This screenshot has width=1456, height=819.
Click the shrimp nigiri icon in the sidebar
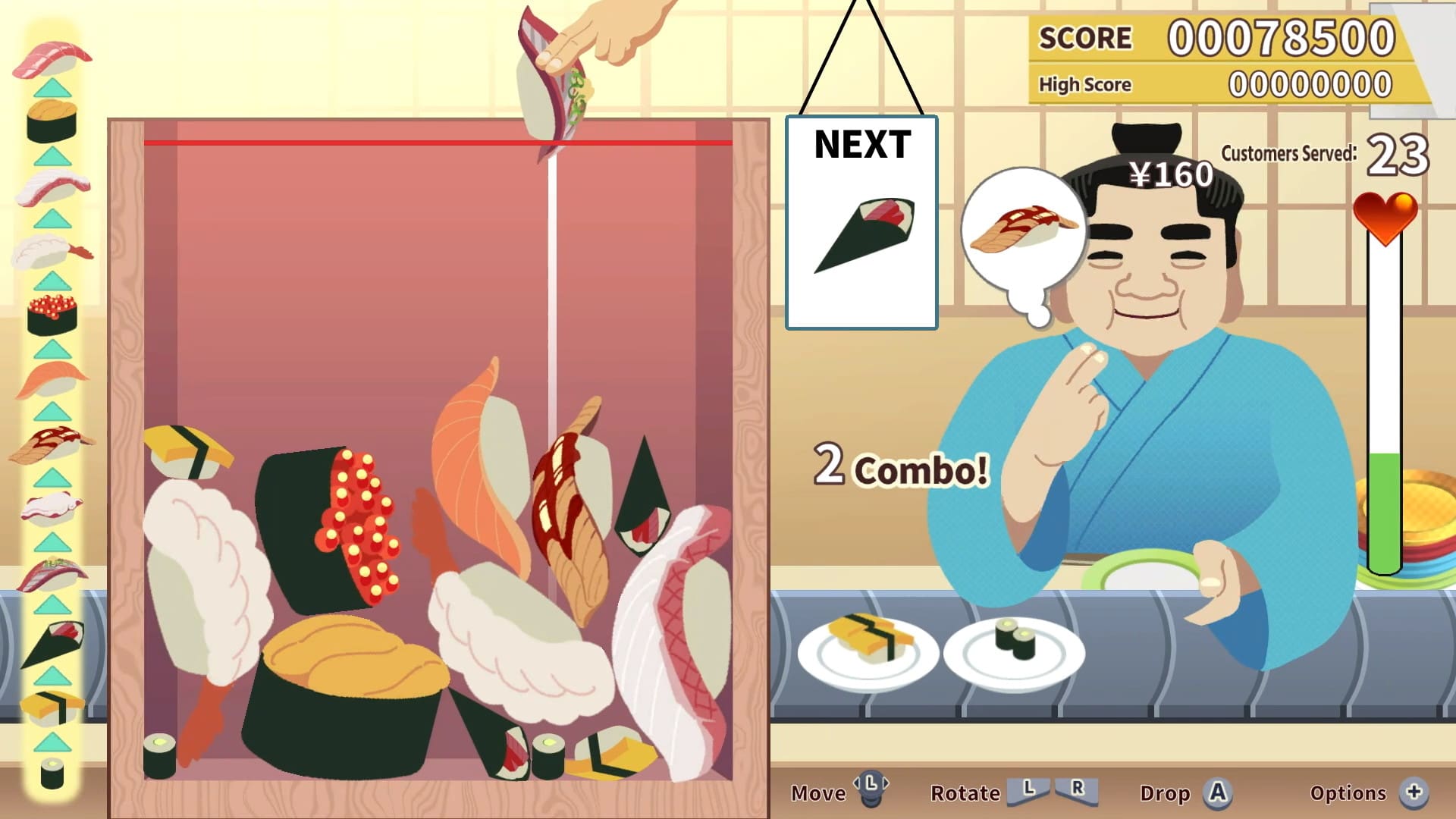click(x=49, y=250)
